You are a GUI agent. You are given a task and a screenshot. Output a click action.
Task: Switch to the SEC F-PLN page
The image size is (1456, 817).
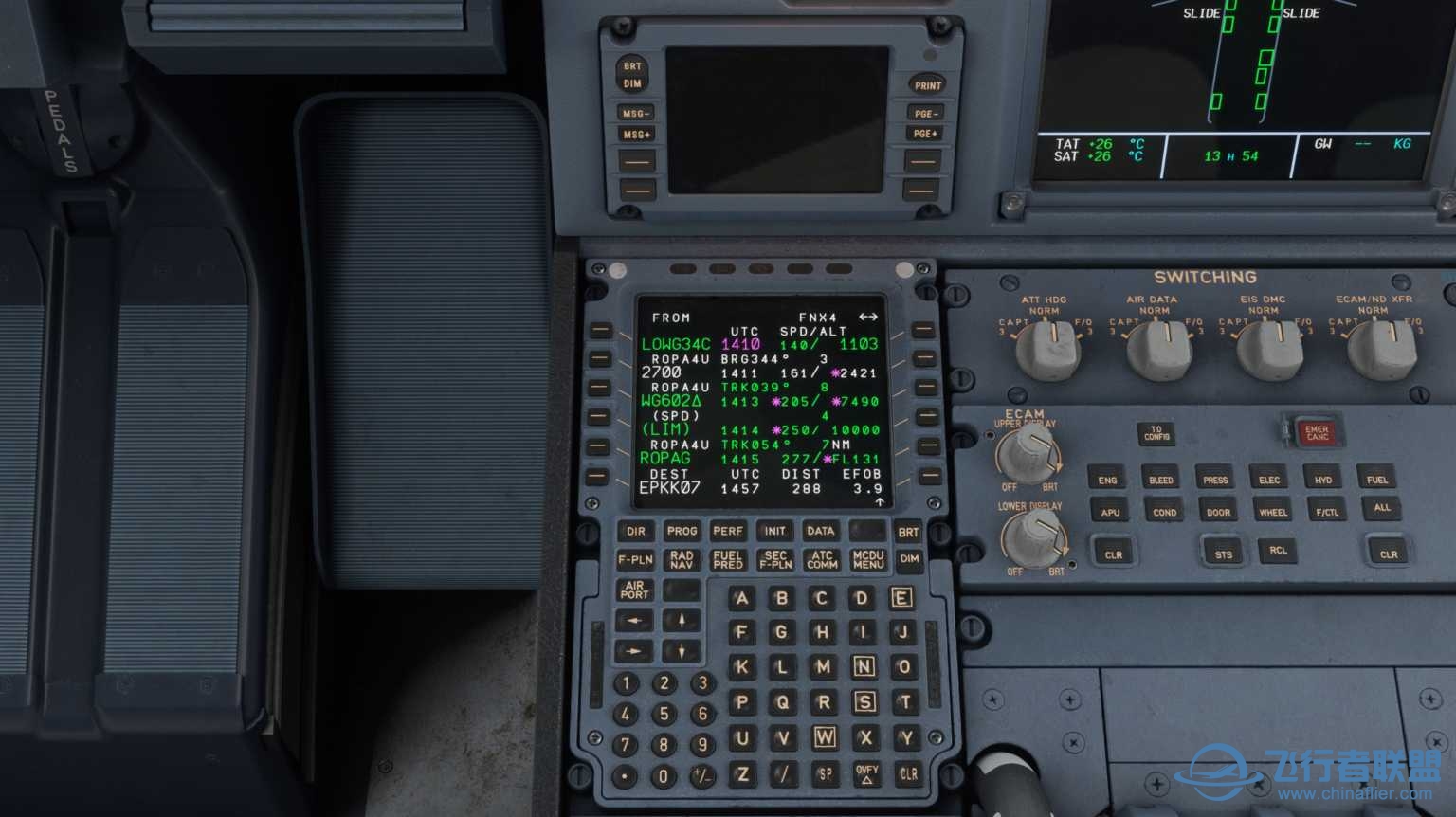tap(773, 559)
